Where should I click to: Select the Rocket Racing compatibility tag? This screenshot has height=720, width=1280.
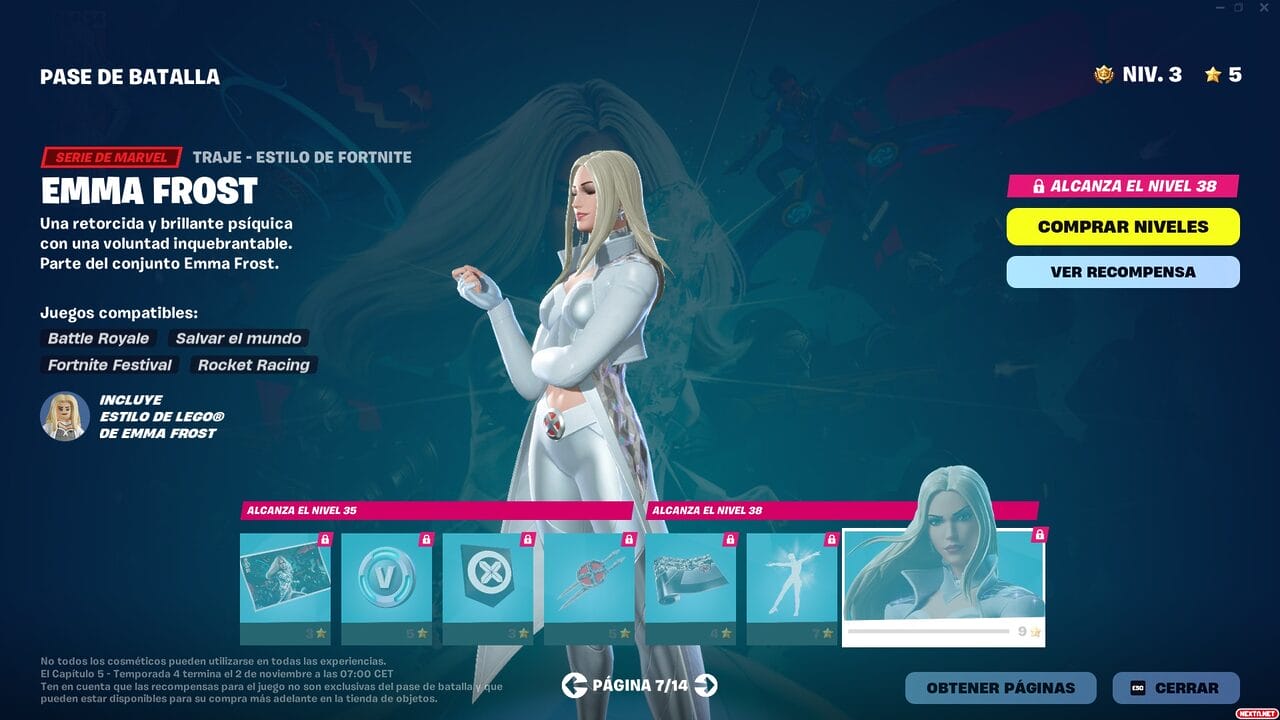click(253, 365)
